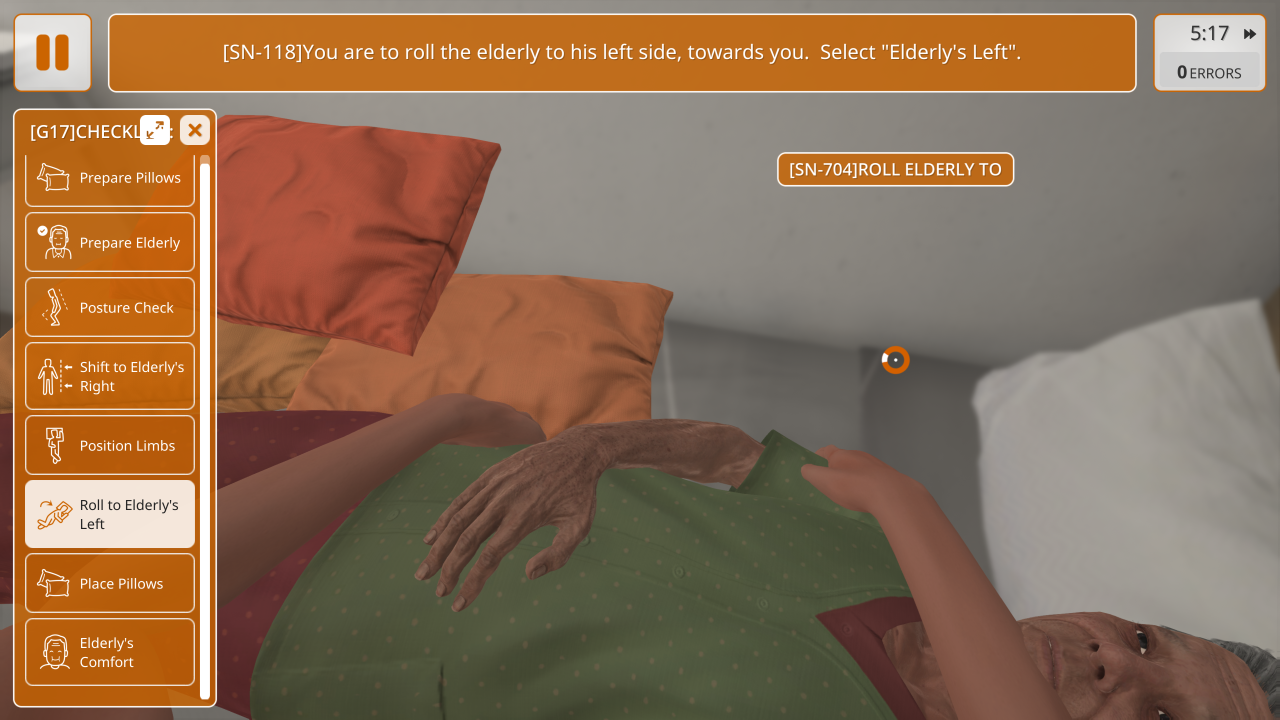Click the orange circular interaction marker

click(x=895, y=360)
